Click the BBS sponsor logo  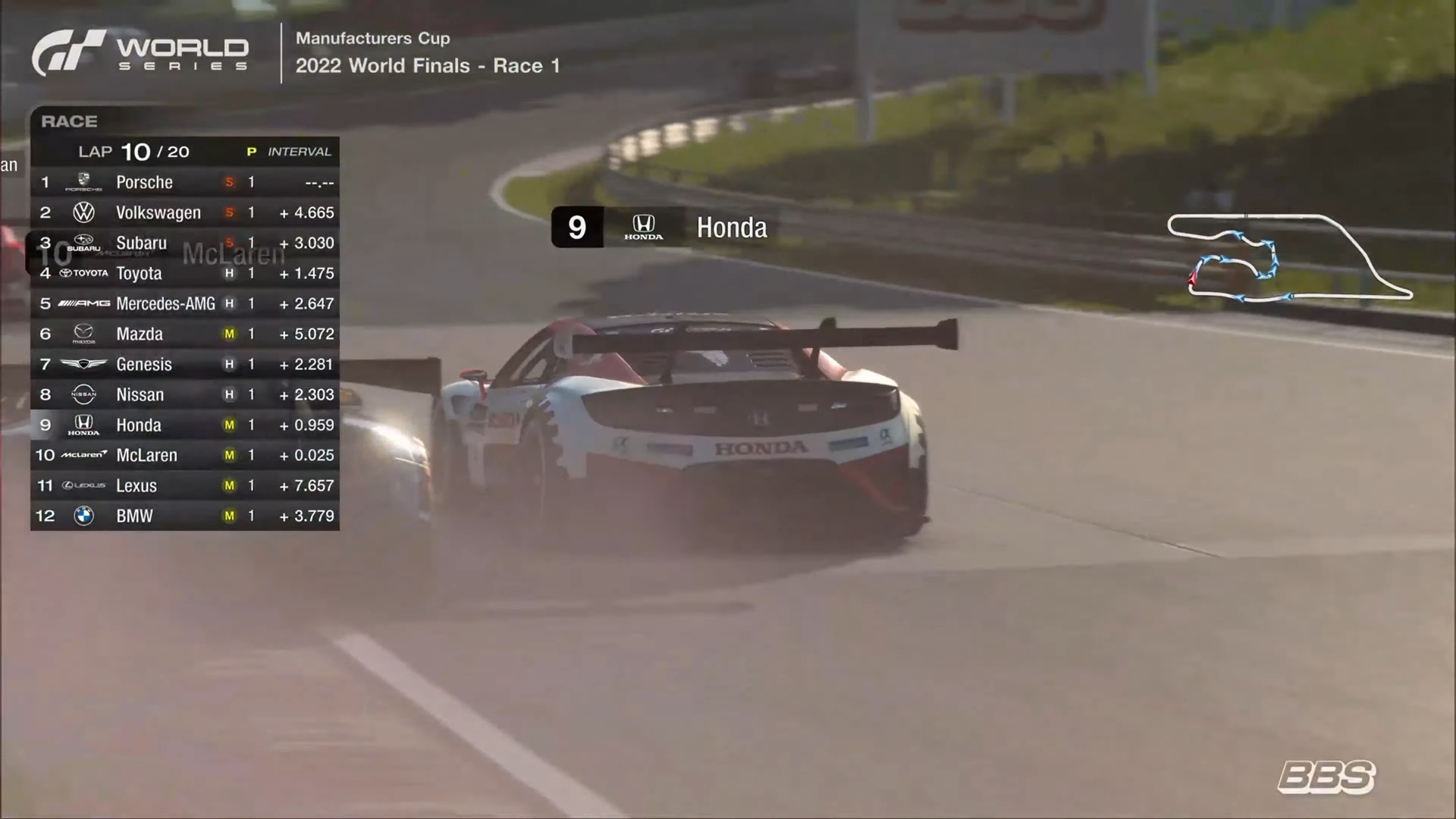click(x=1326, y=777)
